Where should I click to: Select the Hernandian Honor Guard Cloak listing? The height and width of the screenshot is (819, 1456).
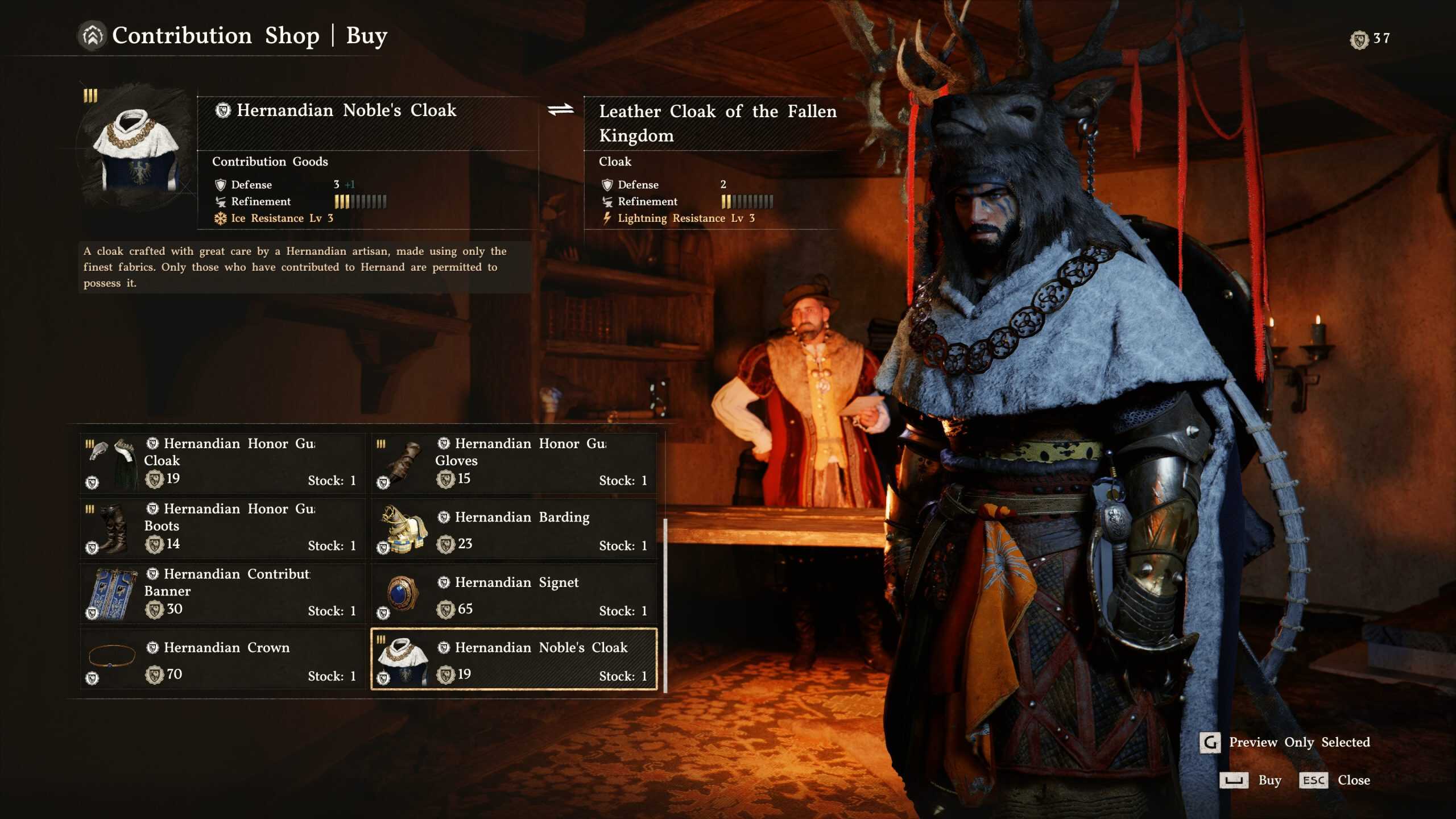click(x=222, y=463)
